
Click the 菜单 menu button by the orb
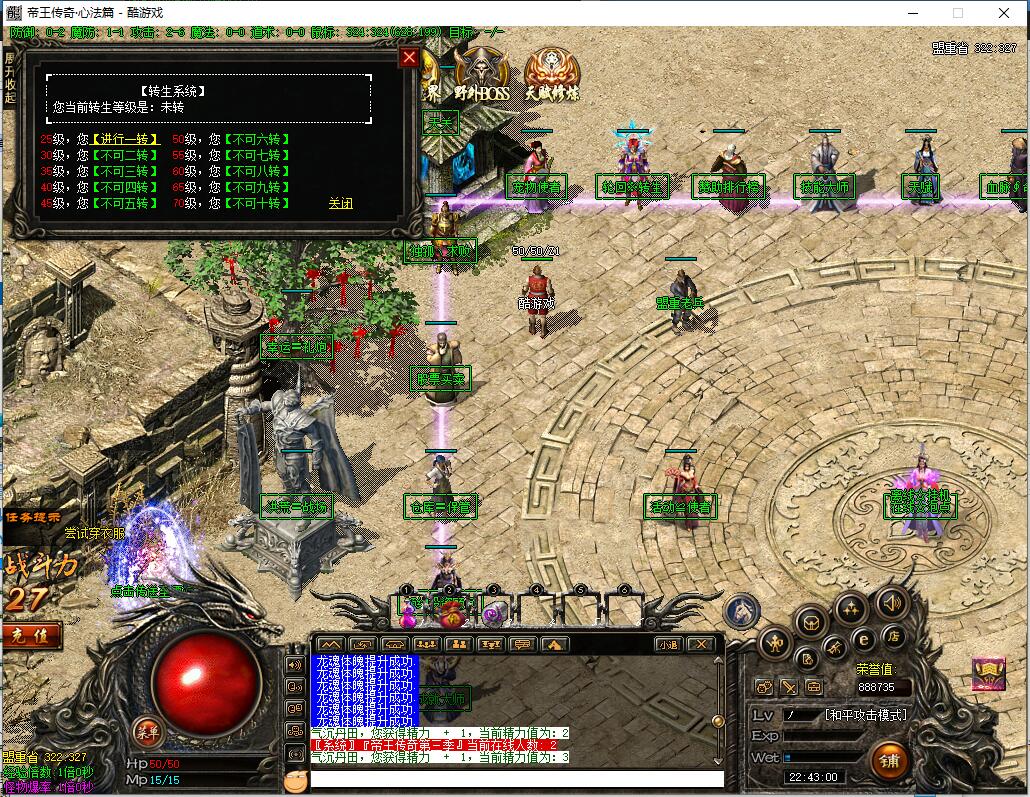(x=147, y=729)
